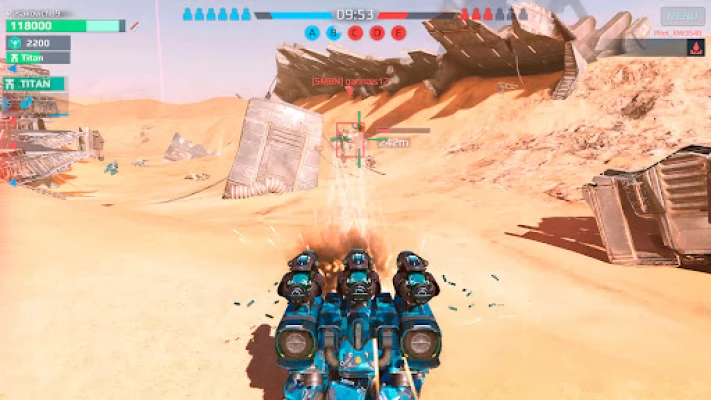Activate the green TITAN button
711x400 pixels.
click(36, 84)
